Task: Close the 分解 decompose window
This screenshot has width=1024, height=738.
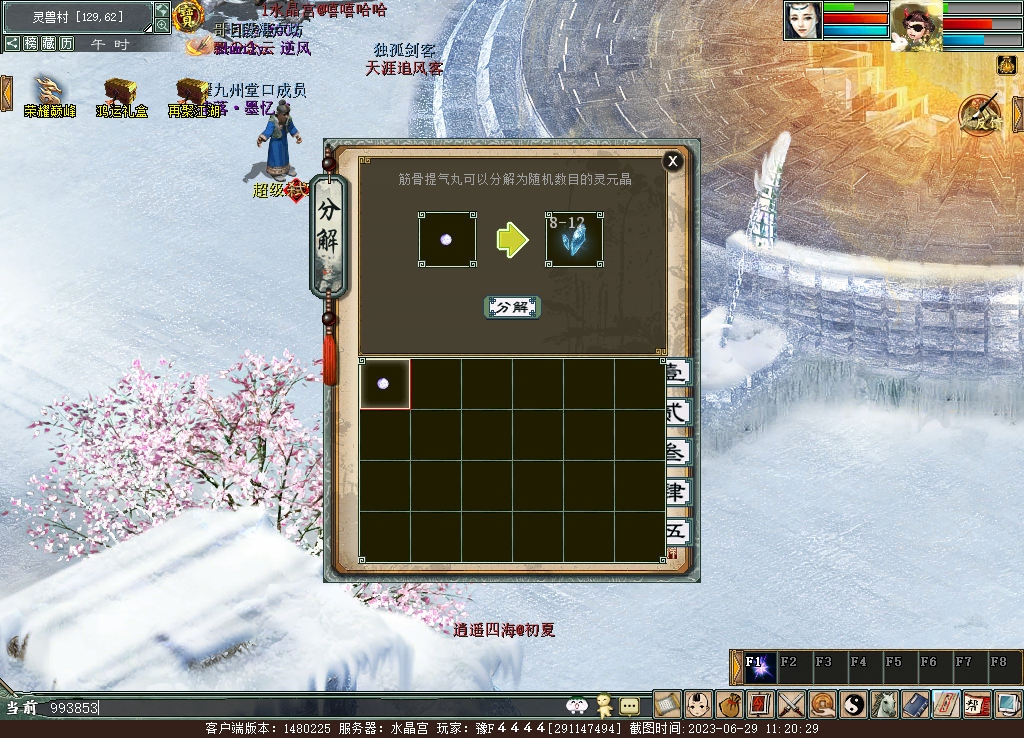Action: 673,161
